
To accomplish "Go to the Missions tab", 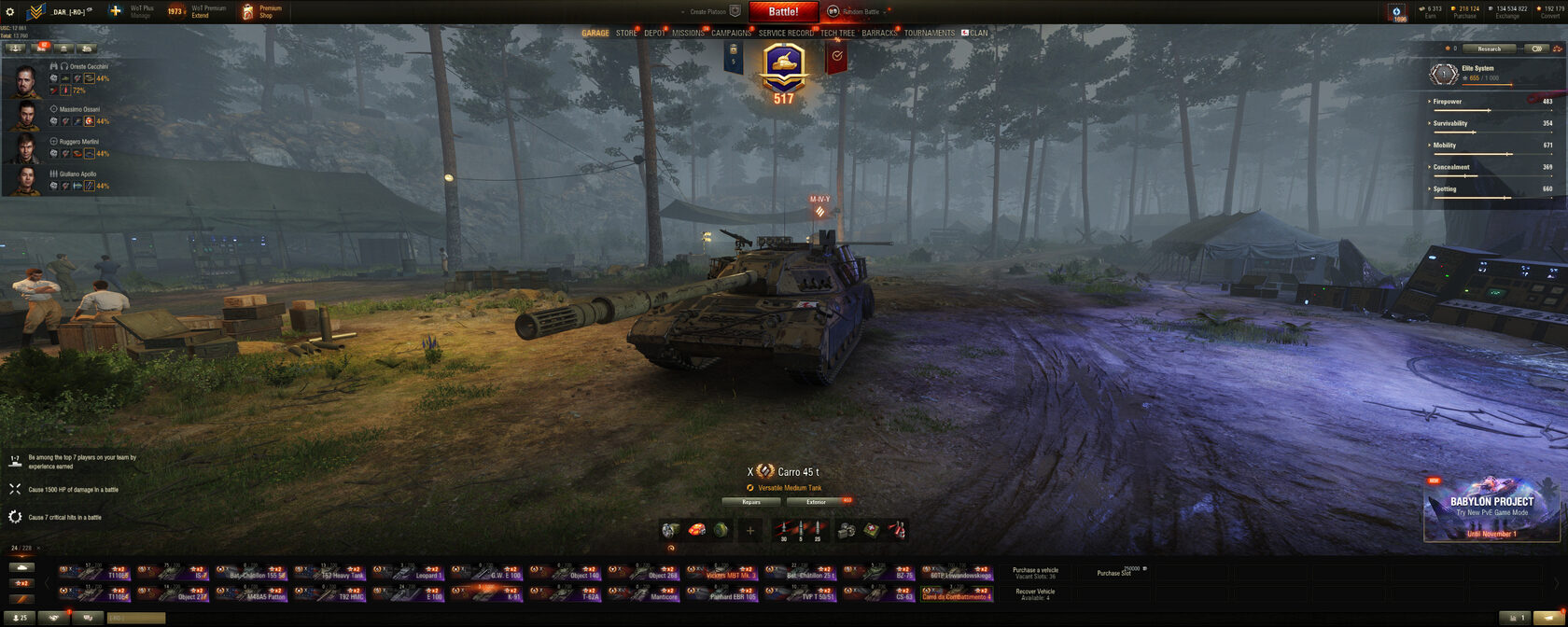I will click(x=688, y=33).
